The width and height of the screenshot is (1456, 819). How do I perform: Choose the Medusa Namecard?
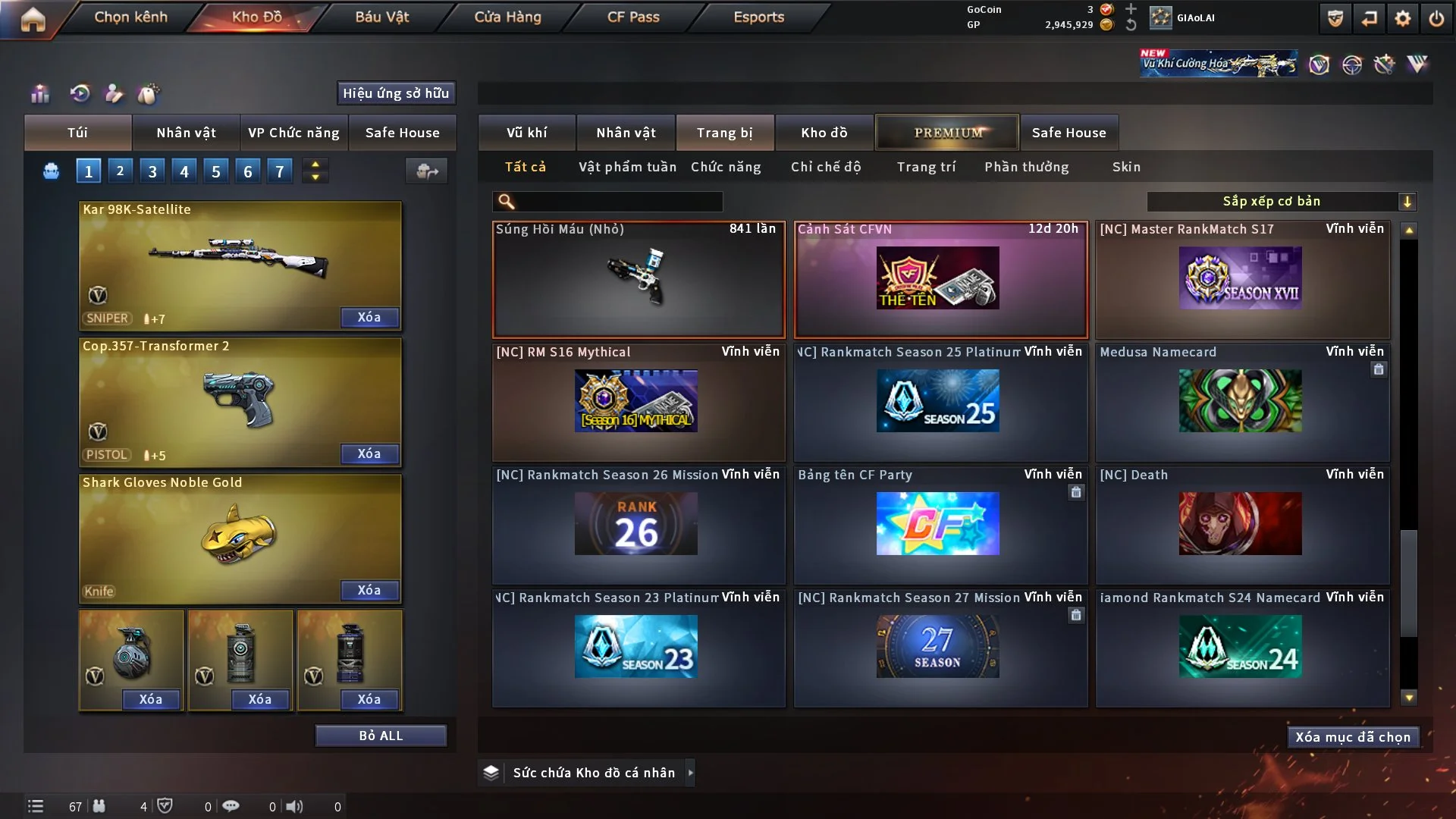click(1241, 402)
